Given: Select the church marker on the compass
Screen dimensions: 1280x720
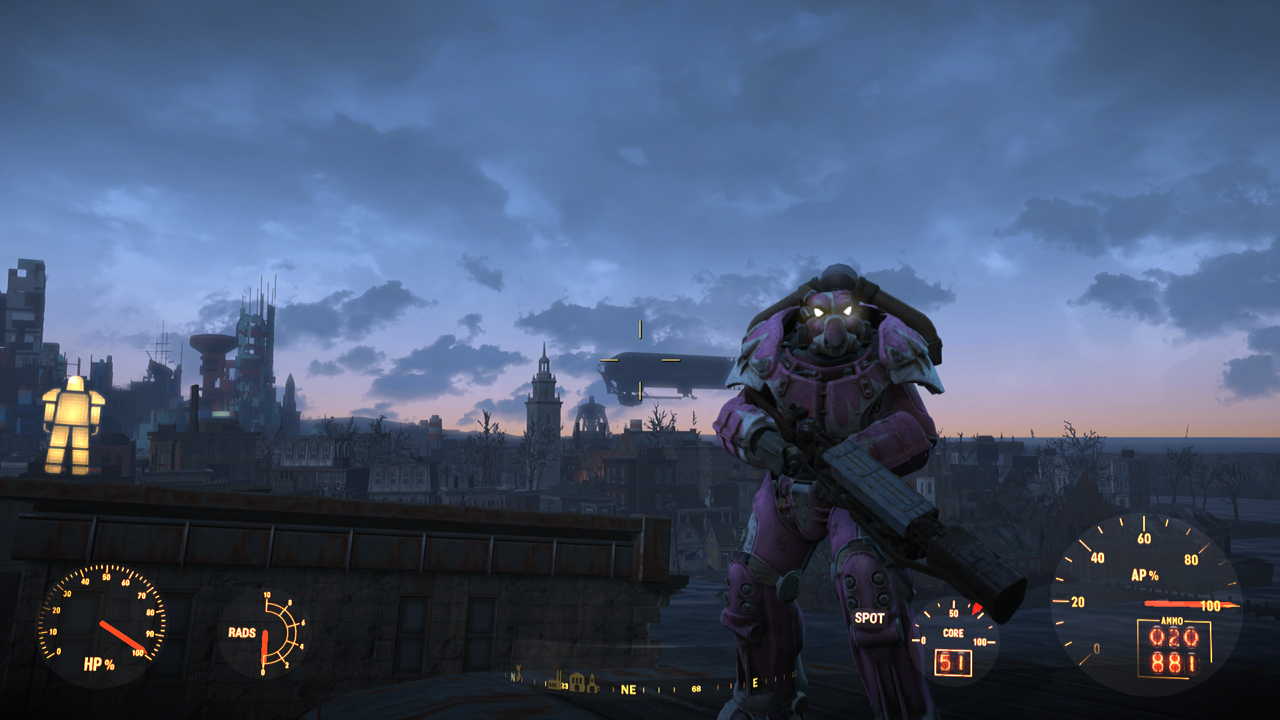Looking at the screenshot, I should point(592,684).
